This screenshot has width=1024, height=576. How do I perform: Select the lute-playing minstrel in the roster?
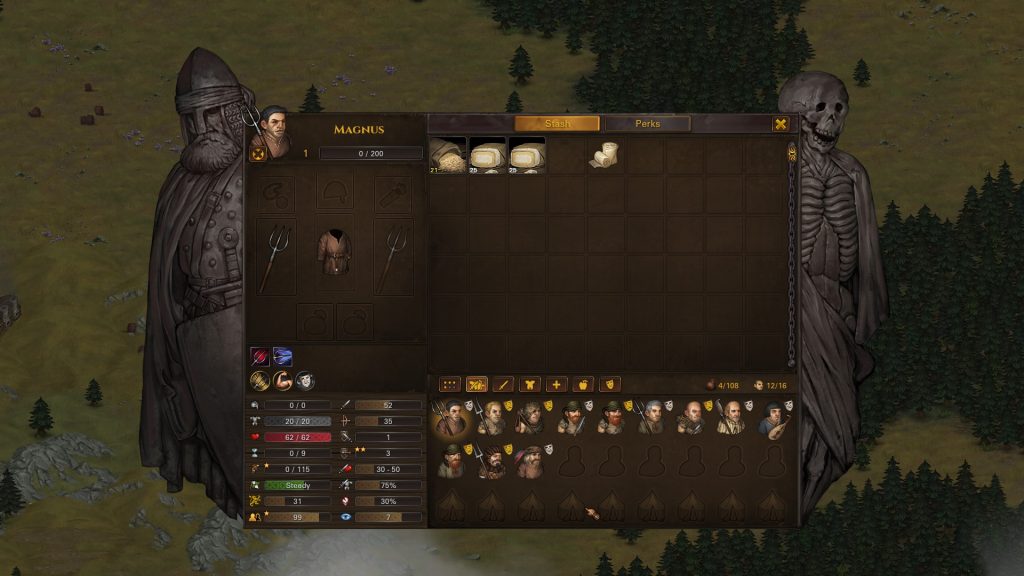pos(771,419)
